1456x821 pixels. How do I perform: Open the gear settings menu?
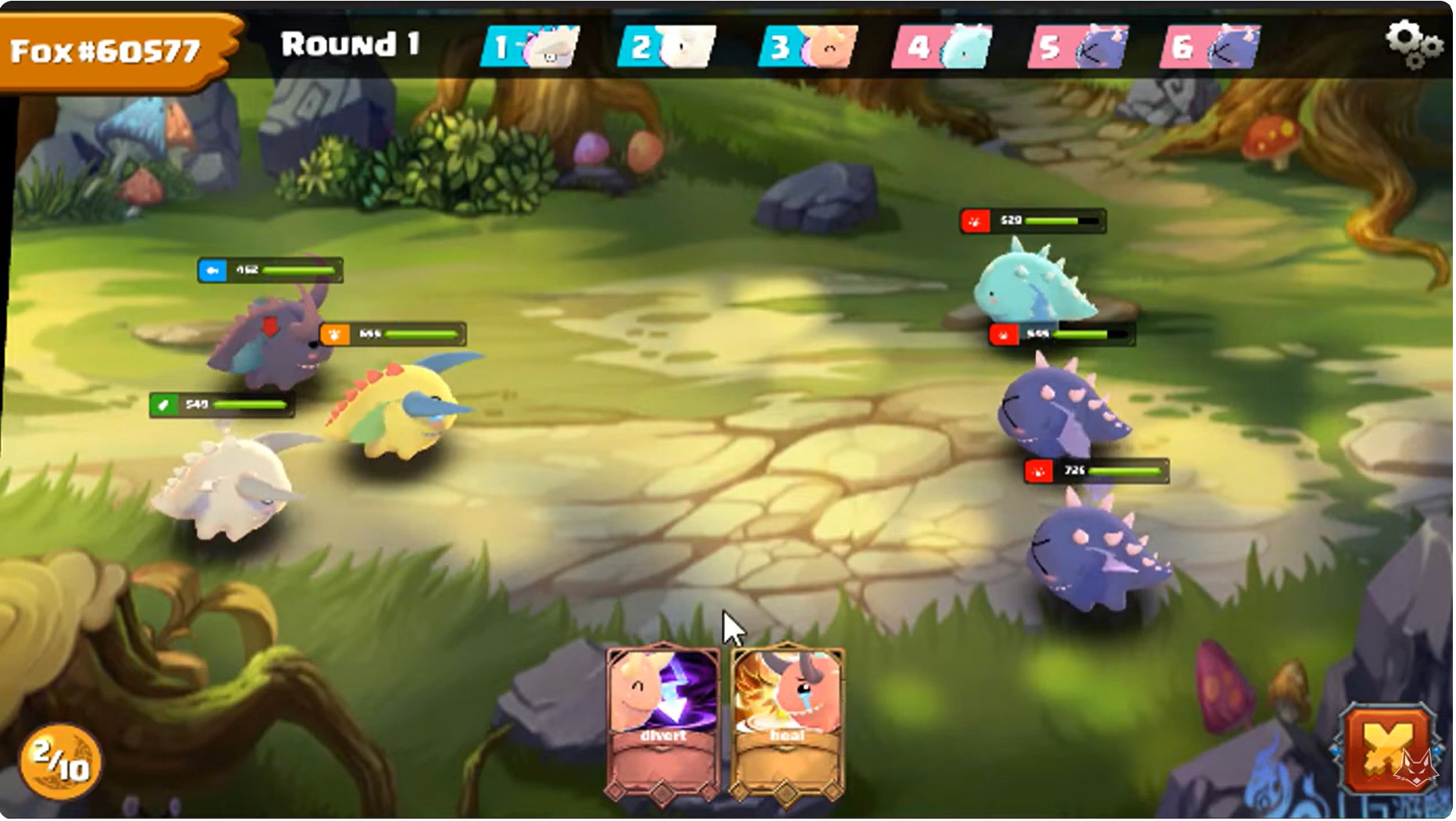(1412, 44)
